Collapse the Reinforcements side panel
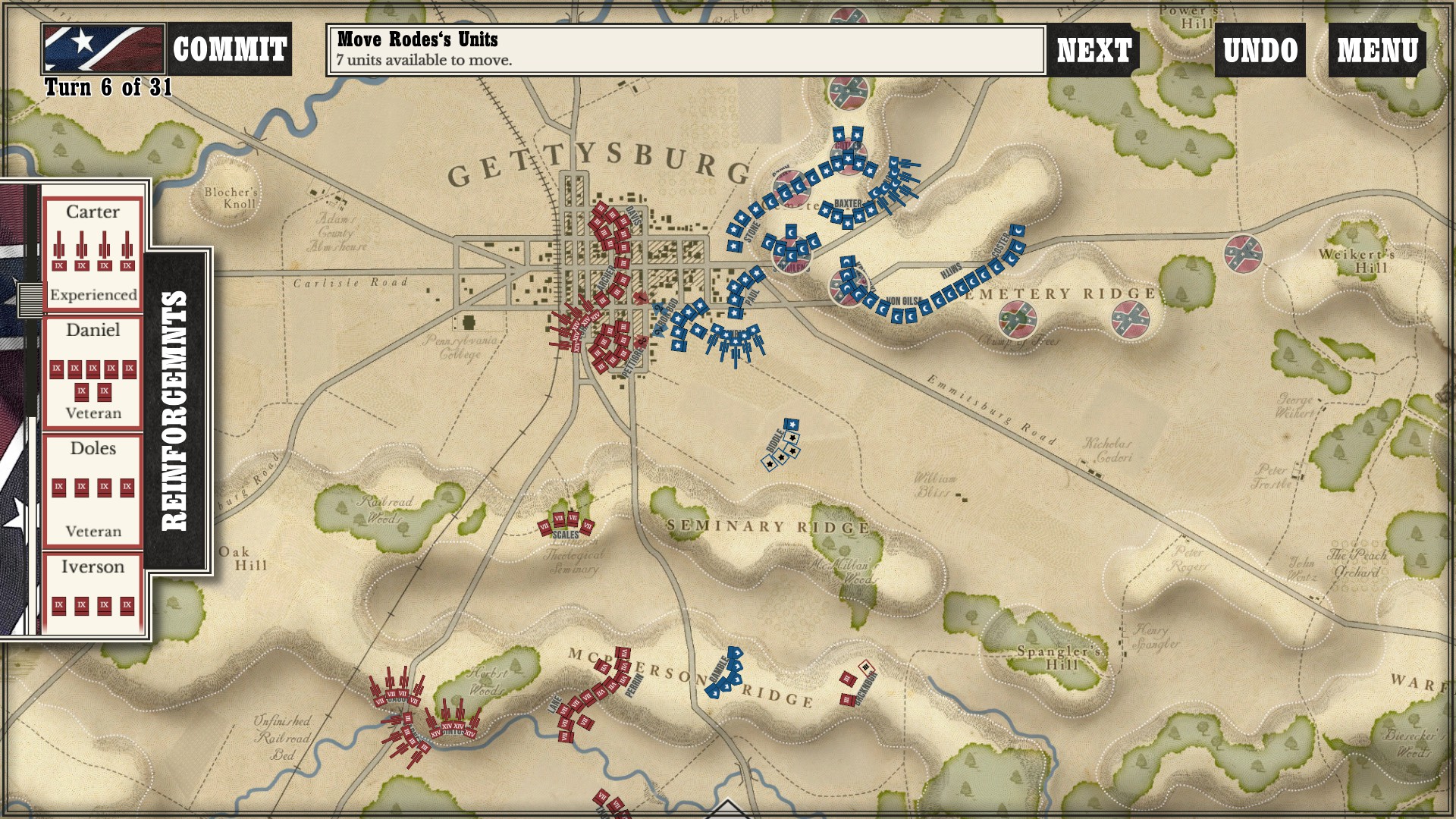The height and width of the screenshot is (819, 1456). 175,410
